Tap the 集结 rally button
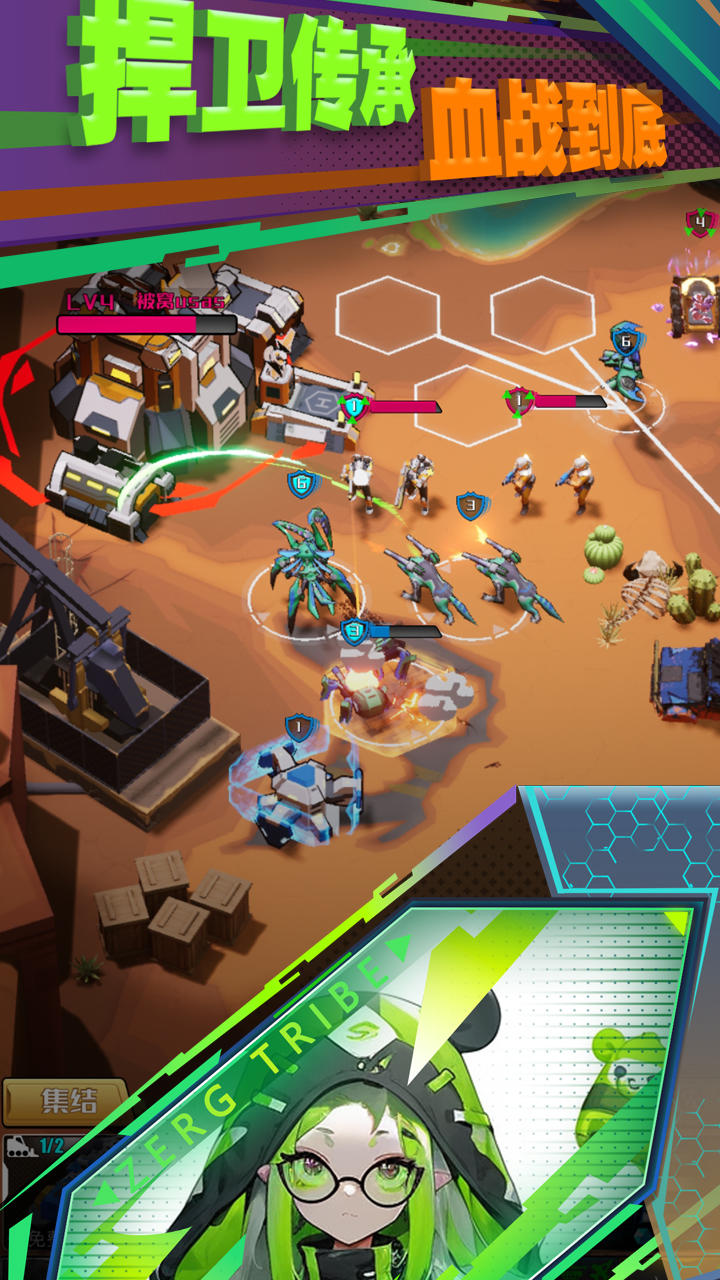The width and height of the screenshot is (720, 1280). coord(66,1101)
